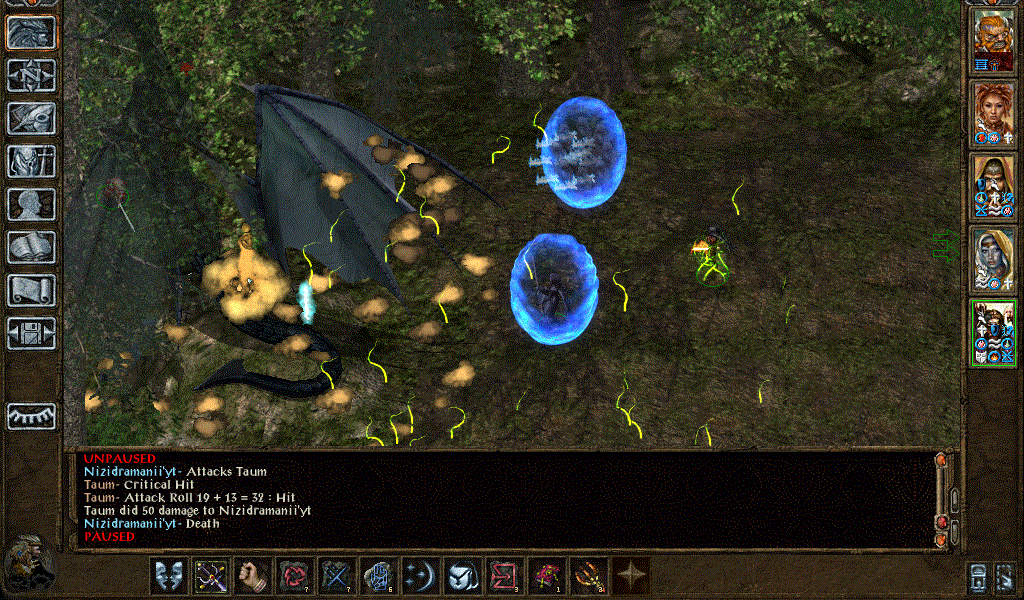The height and width of the screenshot is (600, 1024).
Task: Select the sword weapon quick slot
Action: (x=211, y=577)
